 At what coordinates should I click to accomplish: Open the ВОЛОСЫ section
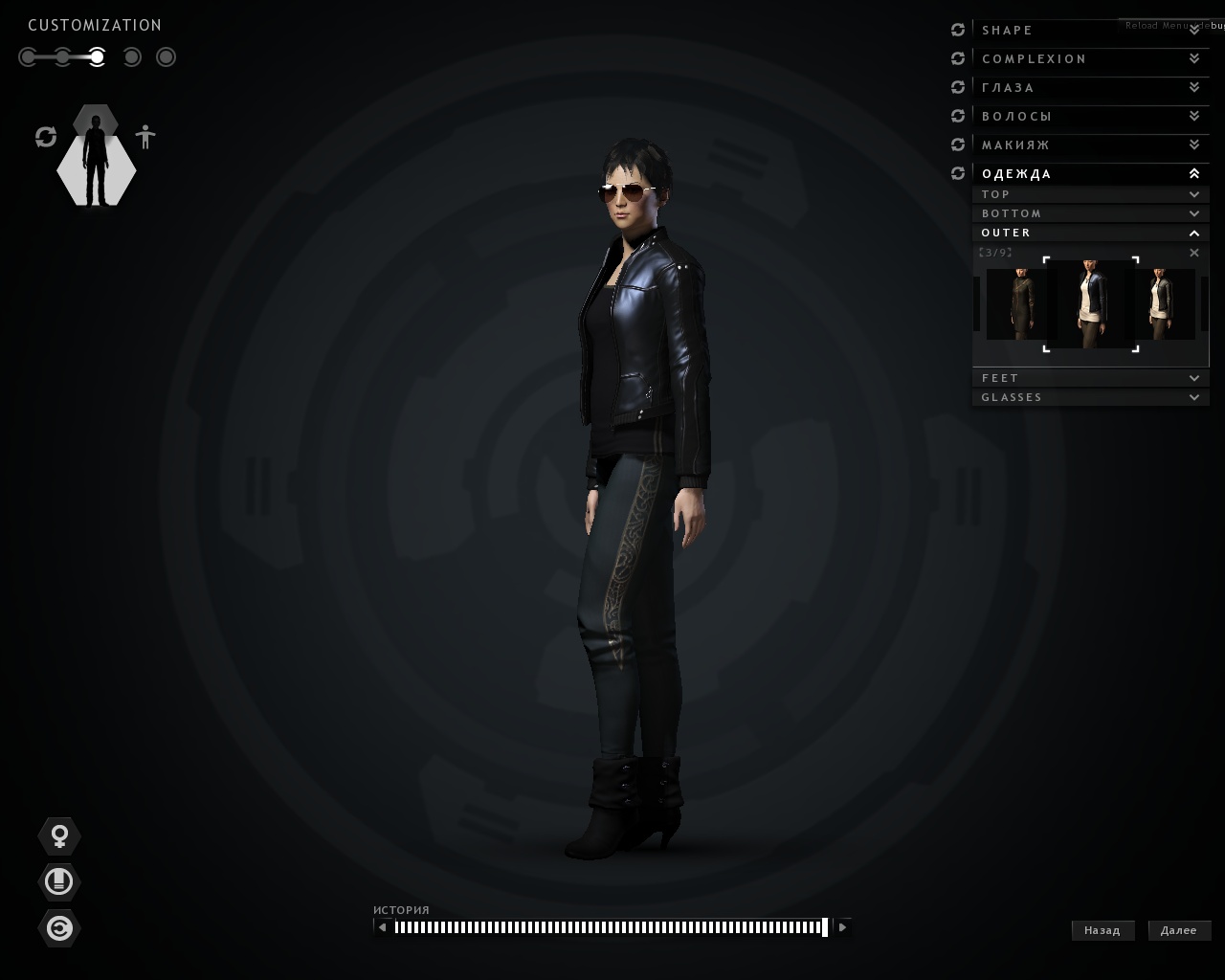(1089, 117)
